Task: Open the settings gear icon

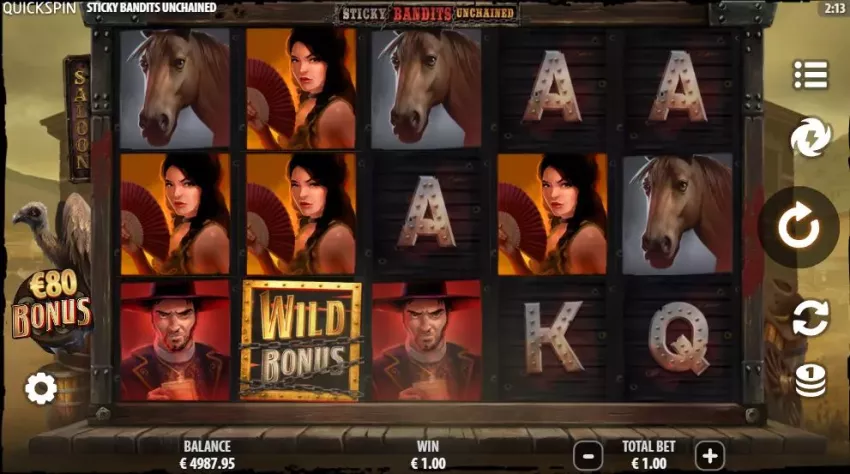Action: tap(41, 388)
